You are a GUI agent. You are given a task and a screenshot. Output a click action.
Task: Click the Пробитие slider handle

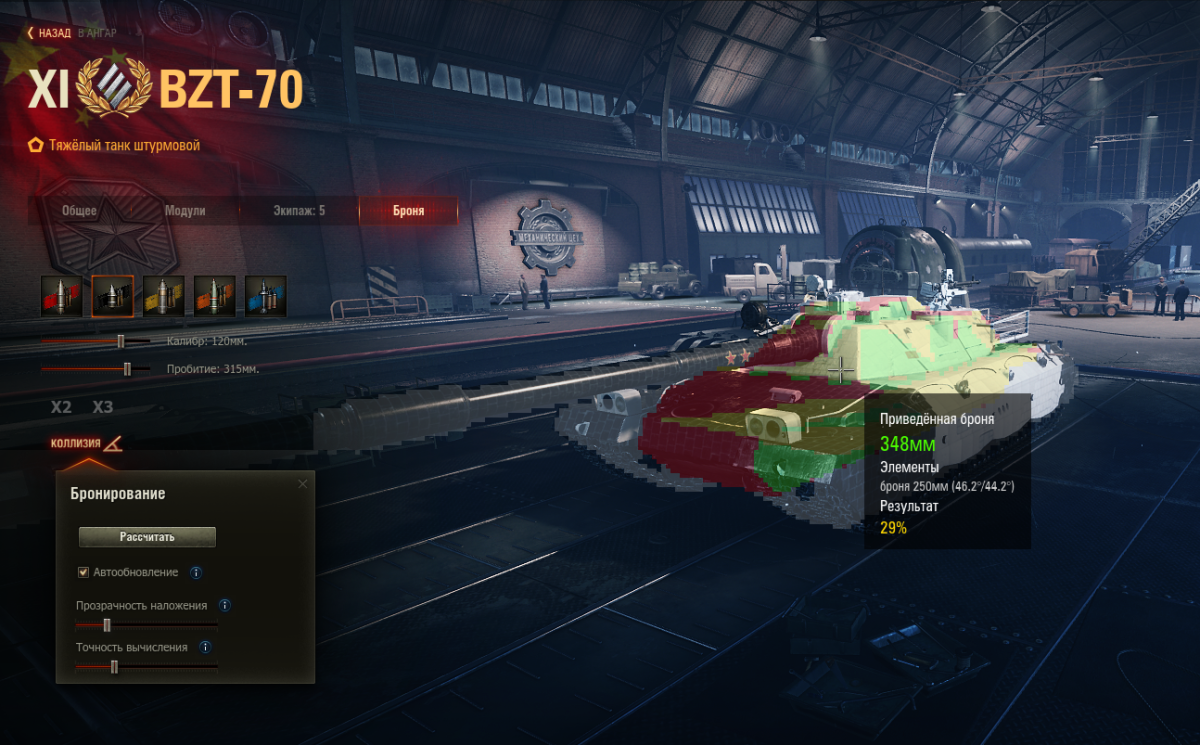pos(127,369)
